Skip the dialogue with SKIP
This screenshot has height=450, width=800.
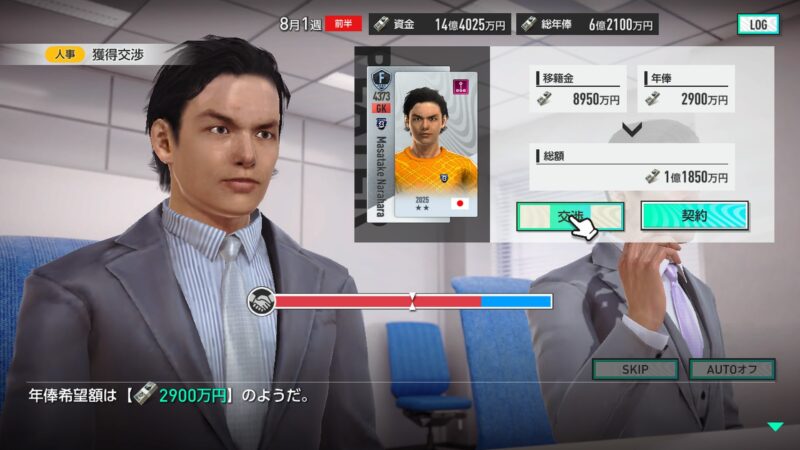coord(635,369)
